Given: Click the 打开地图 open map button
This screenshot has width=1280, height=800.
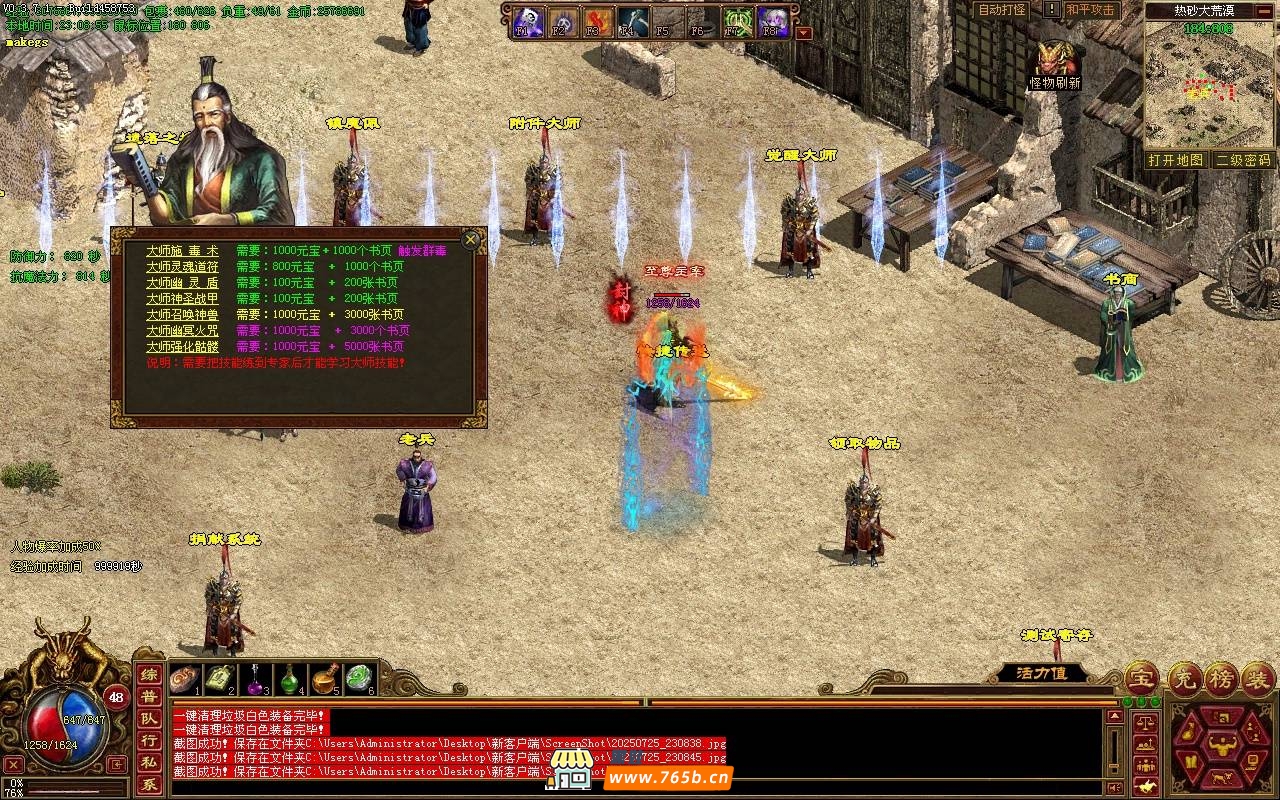Looking at the screenshot, I should coord(1175,160).
